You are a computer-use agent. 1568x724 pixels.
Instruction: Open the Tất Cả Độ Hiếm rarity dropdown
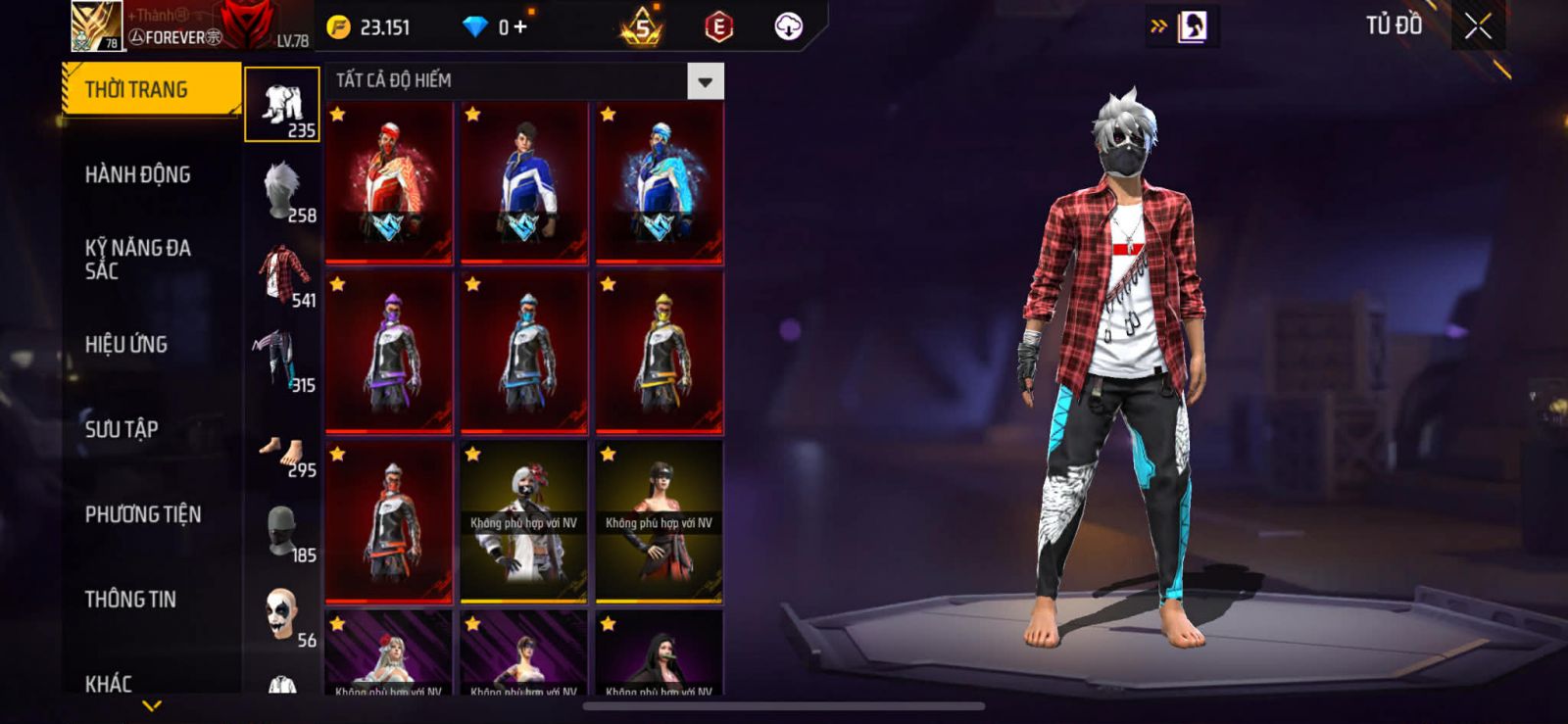705,81
